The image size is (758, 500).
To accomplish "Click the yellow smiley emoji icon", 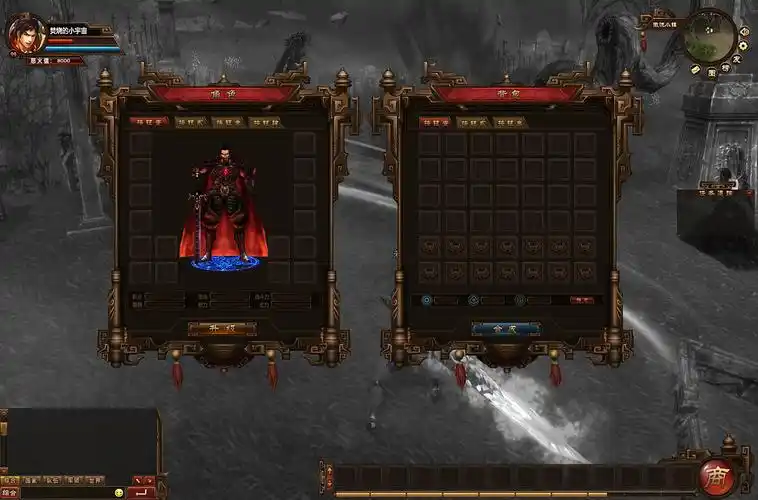I will (x=119, y=493).
